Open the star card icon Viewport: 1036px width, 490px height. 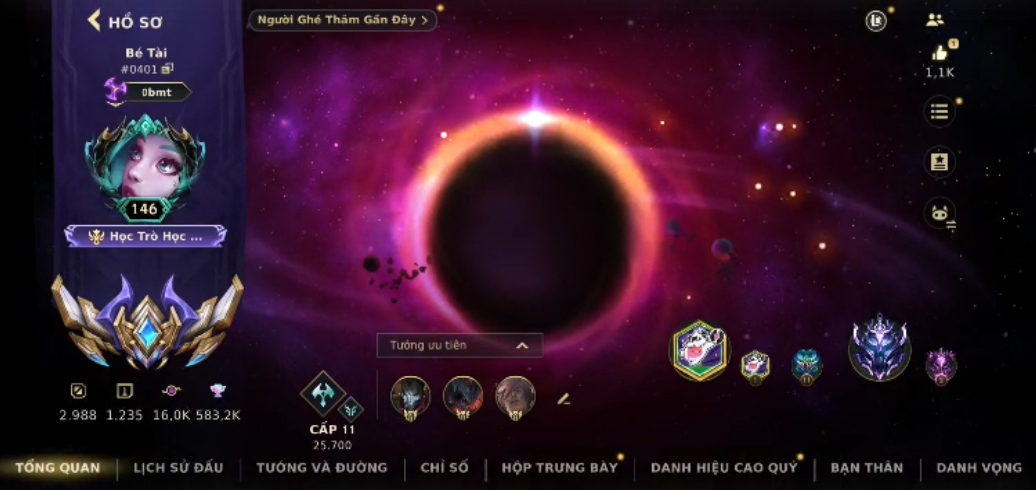939,162
